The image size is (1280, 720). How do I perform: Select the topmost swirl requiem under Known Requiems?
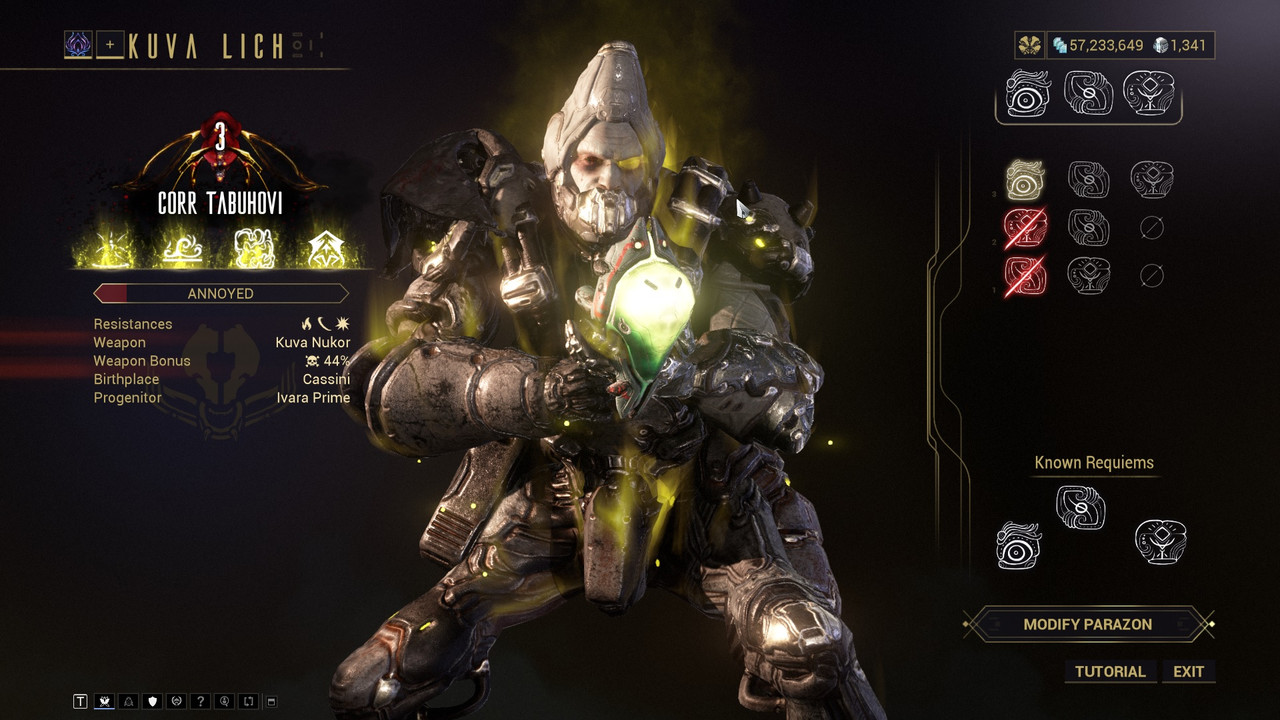(x=1080, y=507)
